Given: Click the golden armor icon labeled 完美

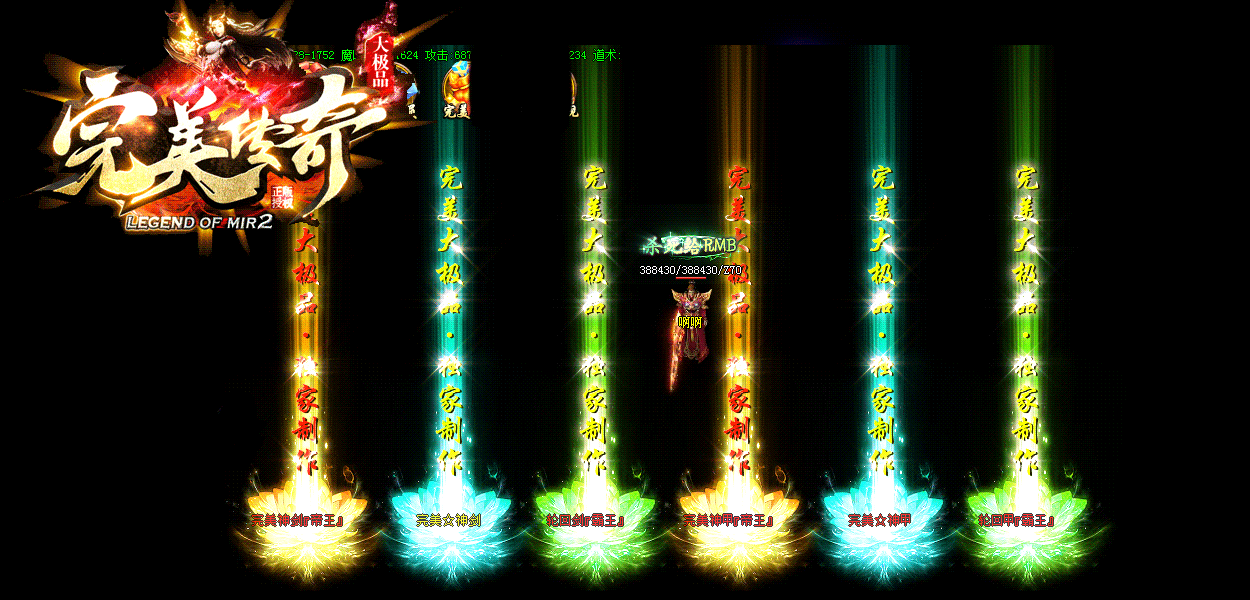Looking at the screenshot, I should 456,88.
